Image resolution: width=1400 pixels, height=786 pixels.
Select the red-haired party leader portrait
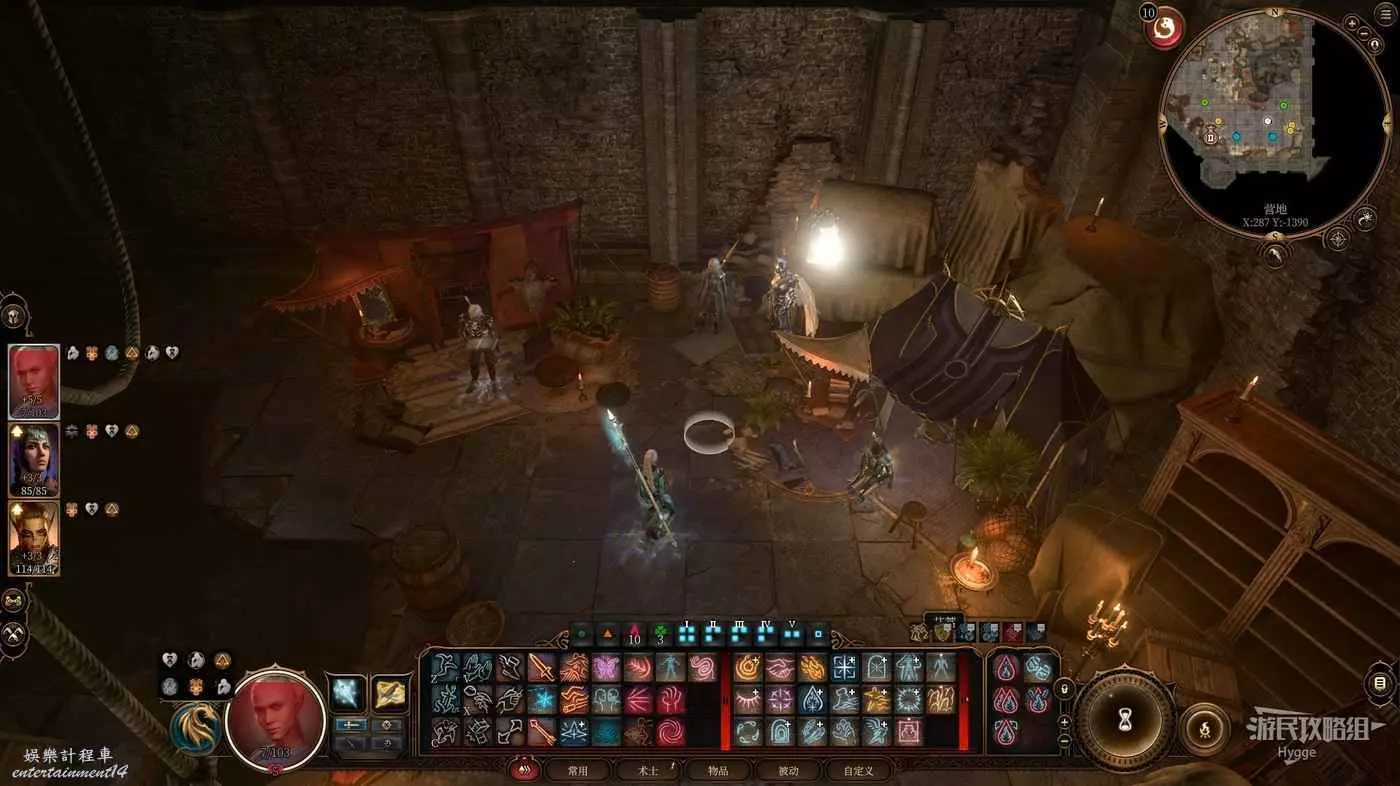pyautogui.click(x=34, y=382)
